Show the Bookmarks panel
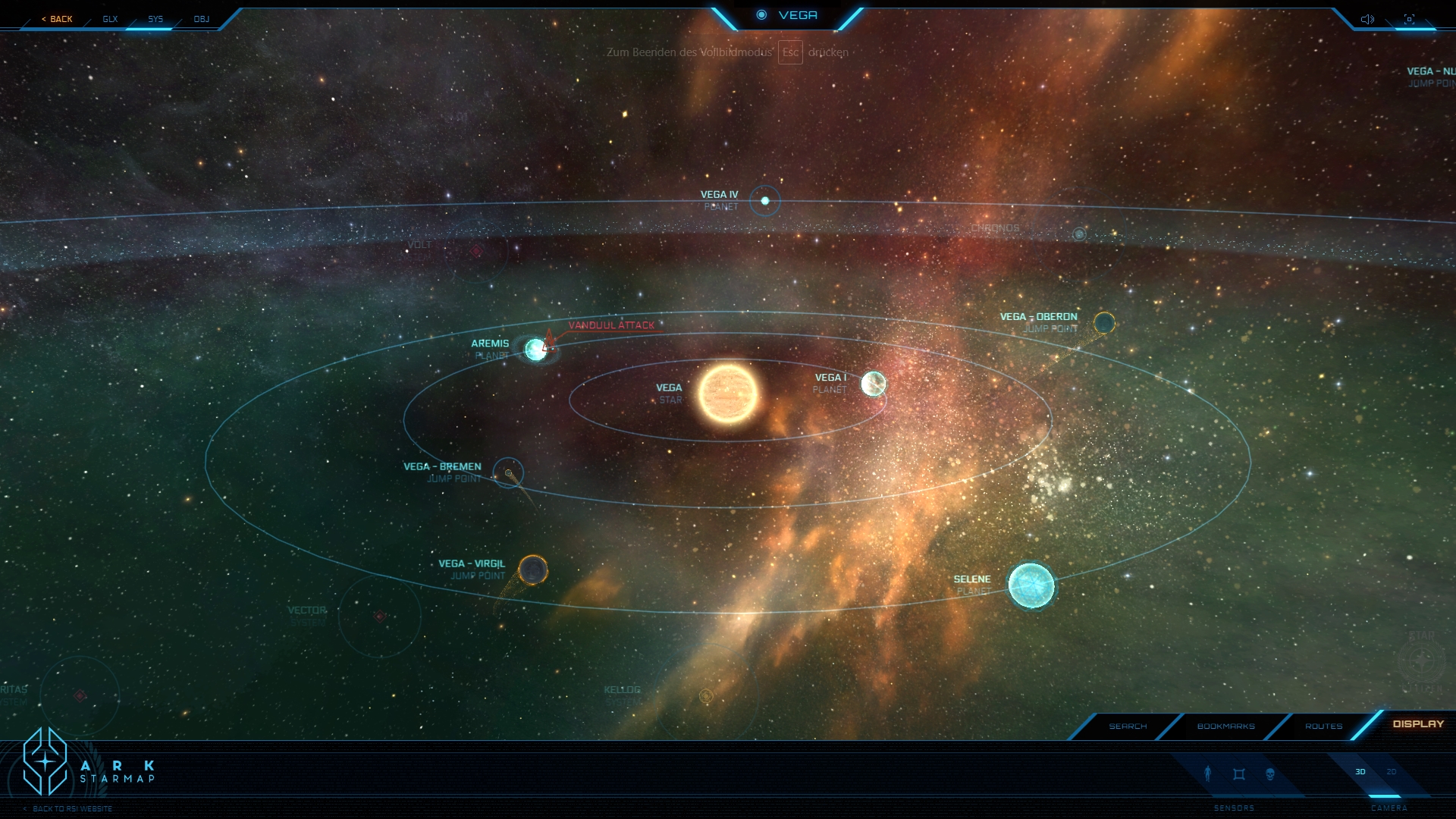Viewport: 1456px width, 819px height. coord(1225,726)
